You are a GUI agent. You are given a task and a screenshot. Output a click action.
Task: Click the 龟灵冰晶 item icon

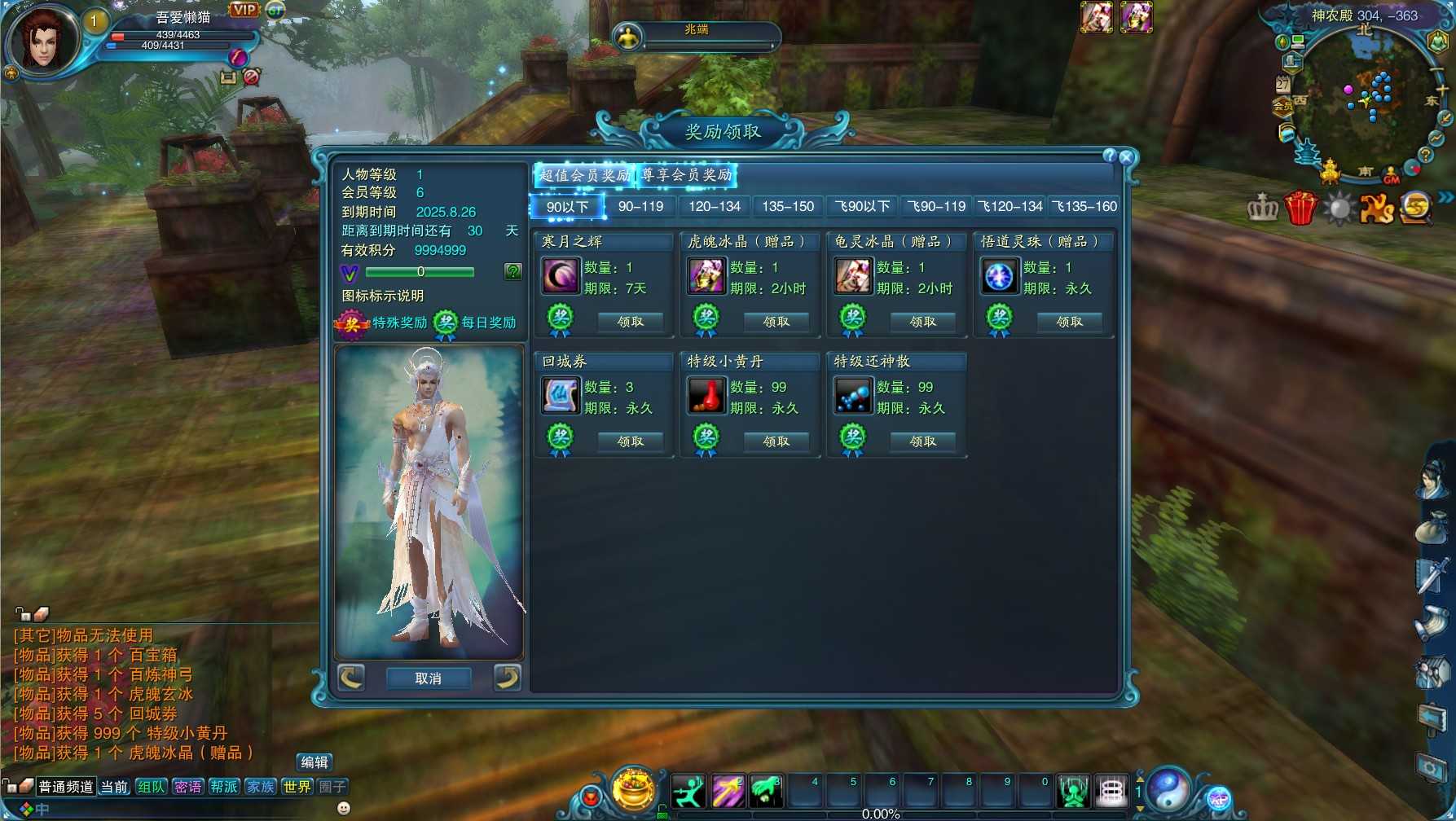point(853,276)
